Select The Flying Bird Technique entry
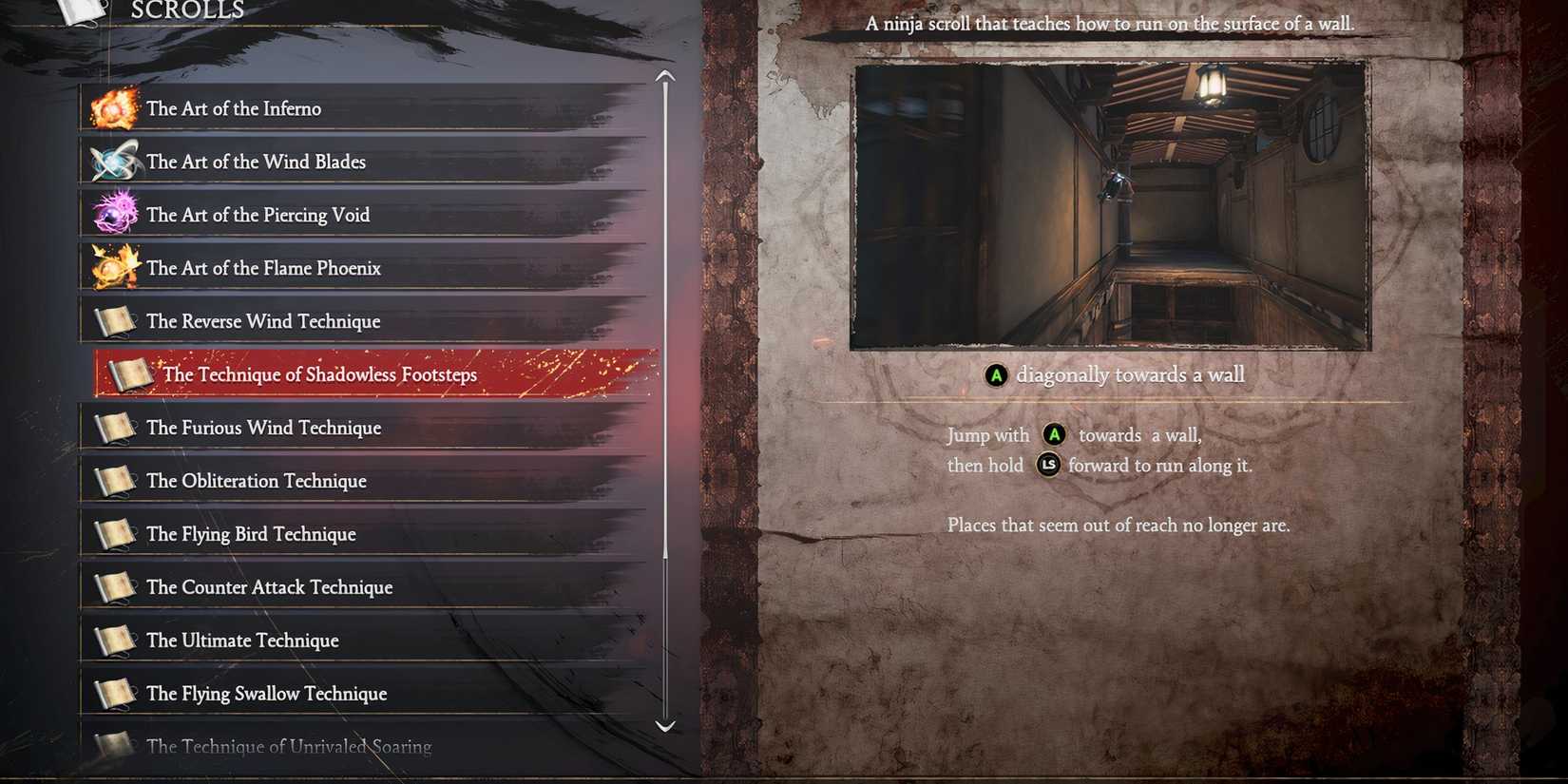Image resolution: width=1568 pixels, height=784 pixels. click(251, 534)
